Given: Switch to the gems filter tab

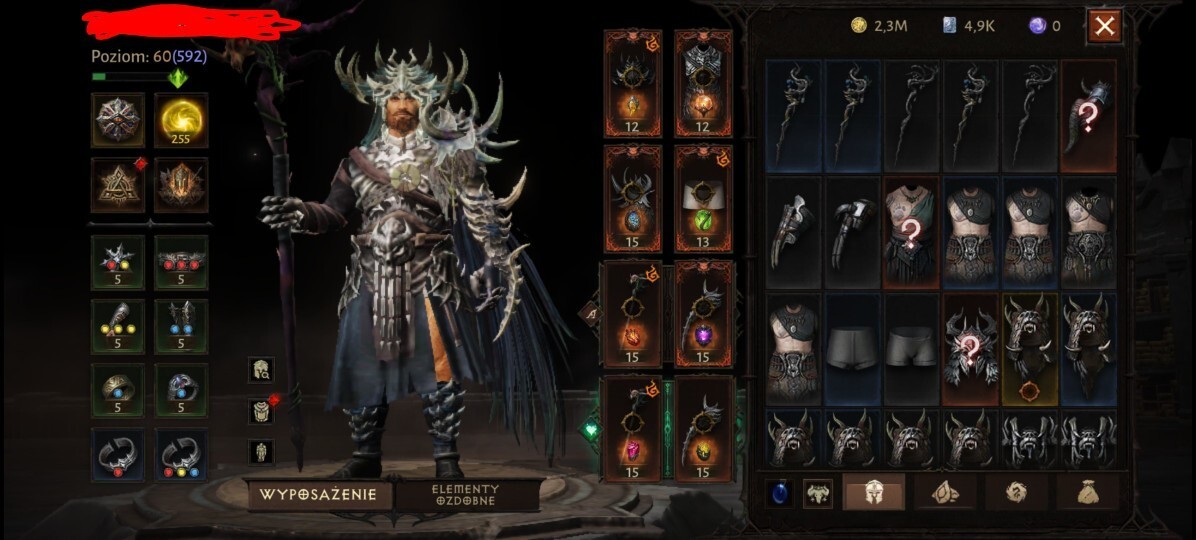Looking at the screenshot, I should coord(945,492).
